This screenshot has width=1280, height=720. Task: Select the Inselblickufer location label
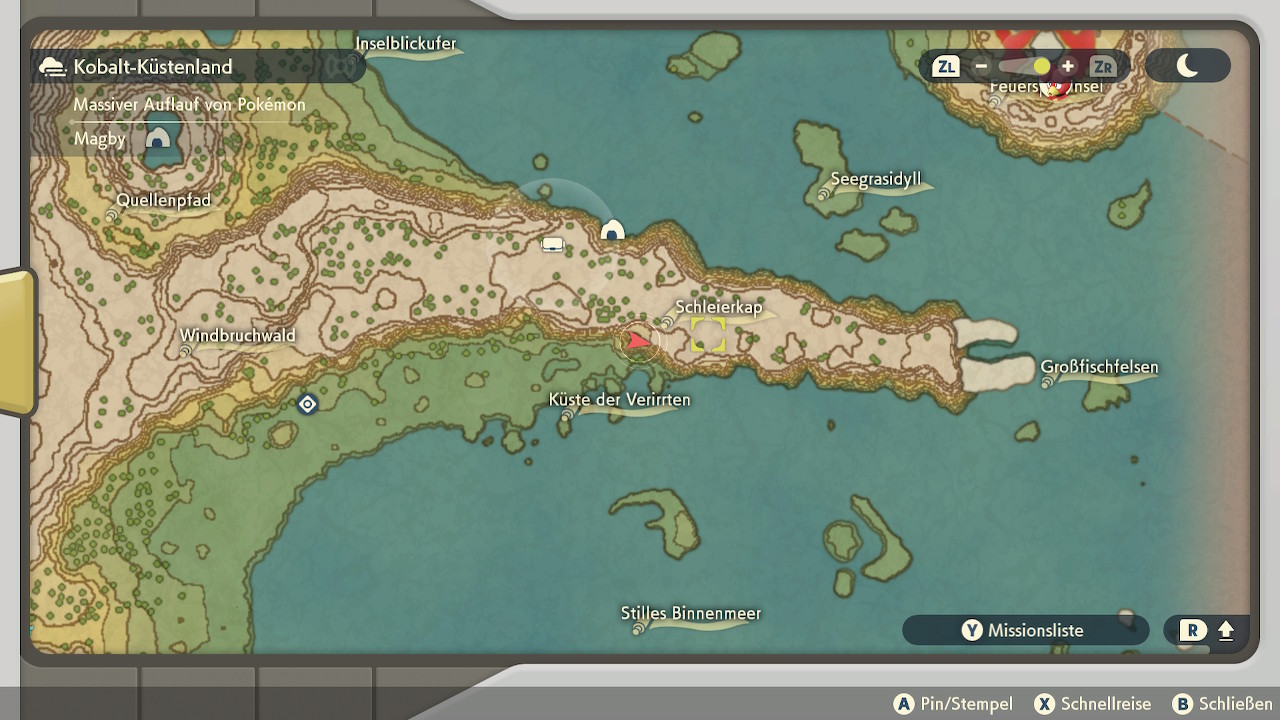click(x=406, y=44)
